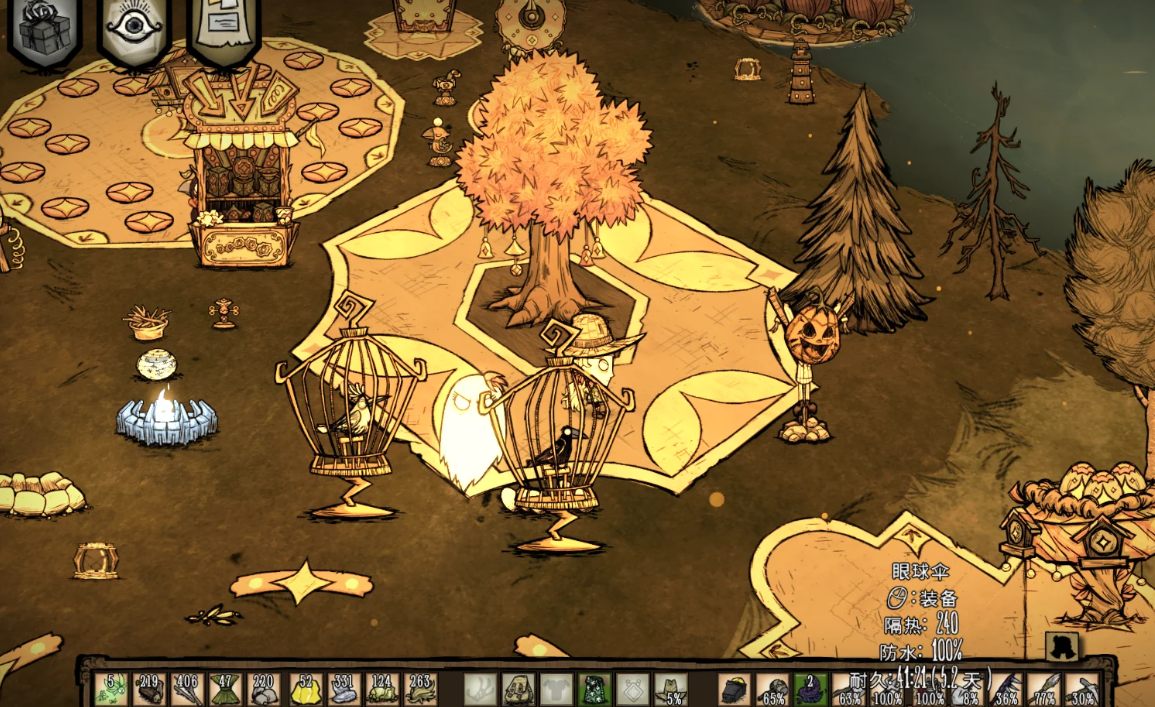This screenshot has width=1155, height=707.
Task: Select the straw hat at 5% durability
Action: 671,689
